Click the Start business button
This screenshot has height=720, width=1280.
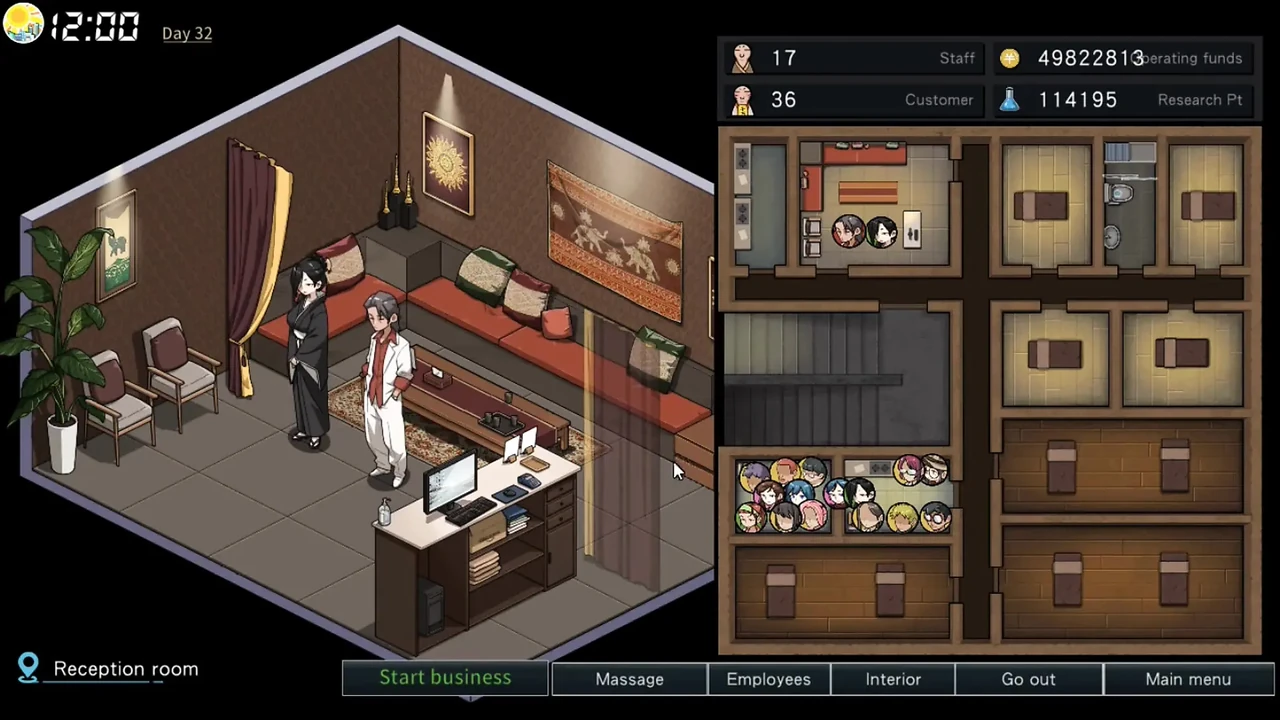pos(445,678)
